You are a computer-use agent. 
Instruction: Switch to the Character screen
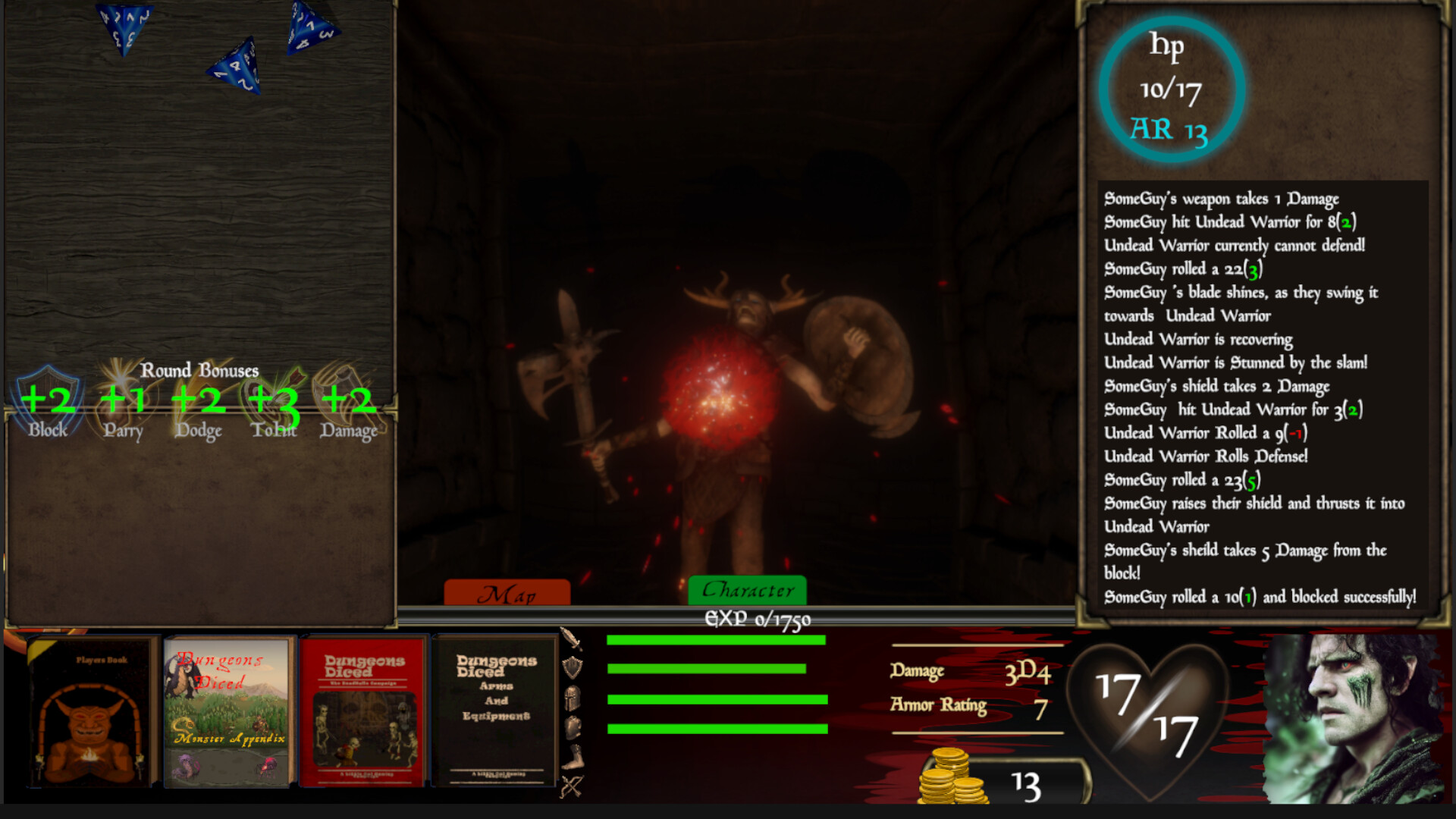coord(748,589)
